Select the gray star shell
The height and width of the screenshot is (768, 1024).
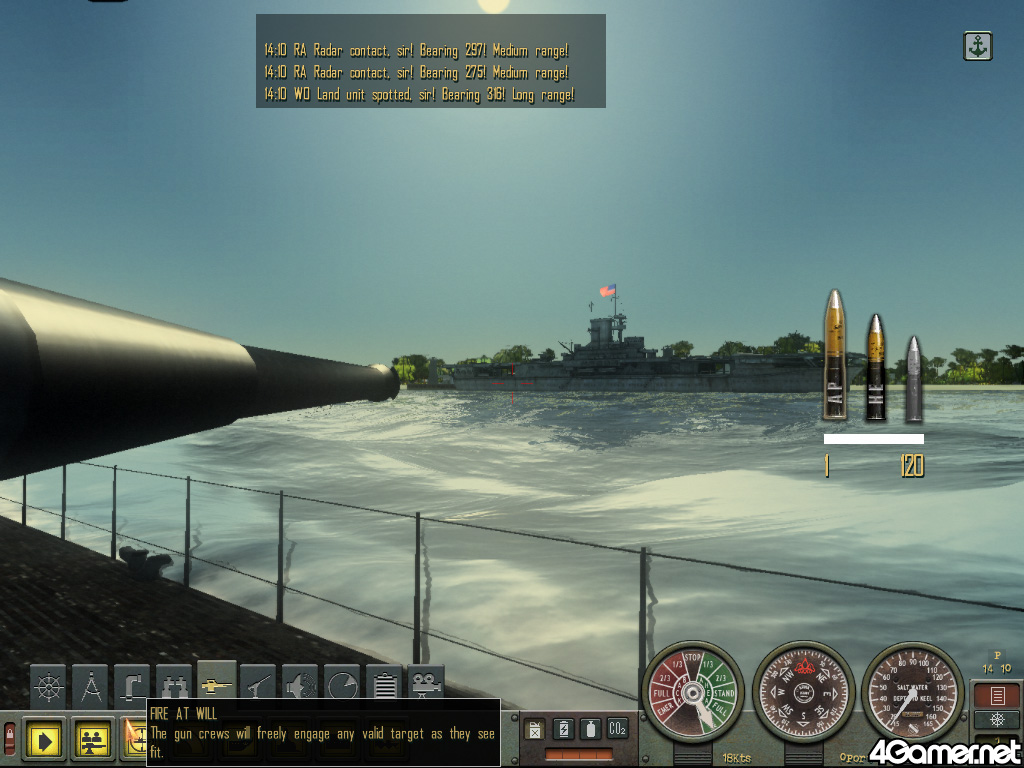tap(912, 379)
